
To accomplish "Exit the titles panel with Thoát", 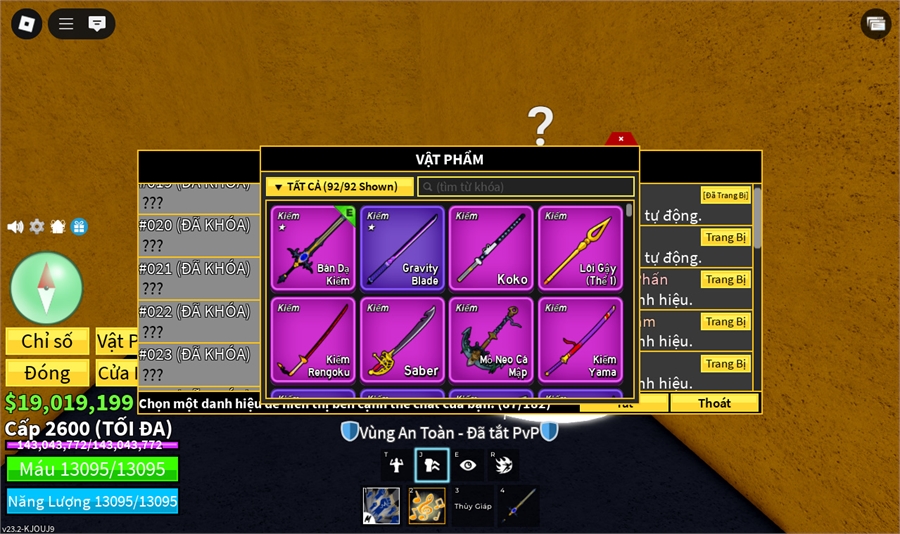I will pos(714,403).
